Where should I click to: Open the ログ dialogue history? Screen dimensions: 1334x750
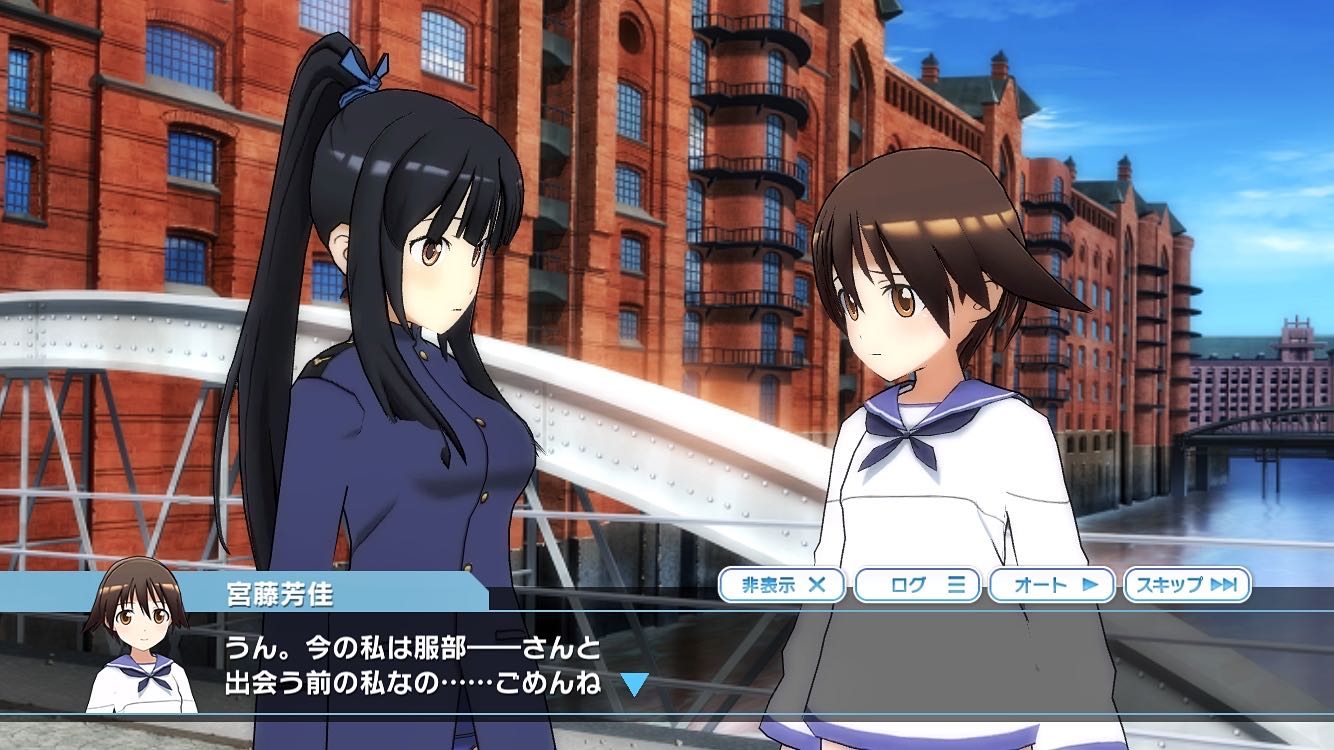917,585
